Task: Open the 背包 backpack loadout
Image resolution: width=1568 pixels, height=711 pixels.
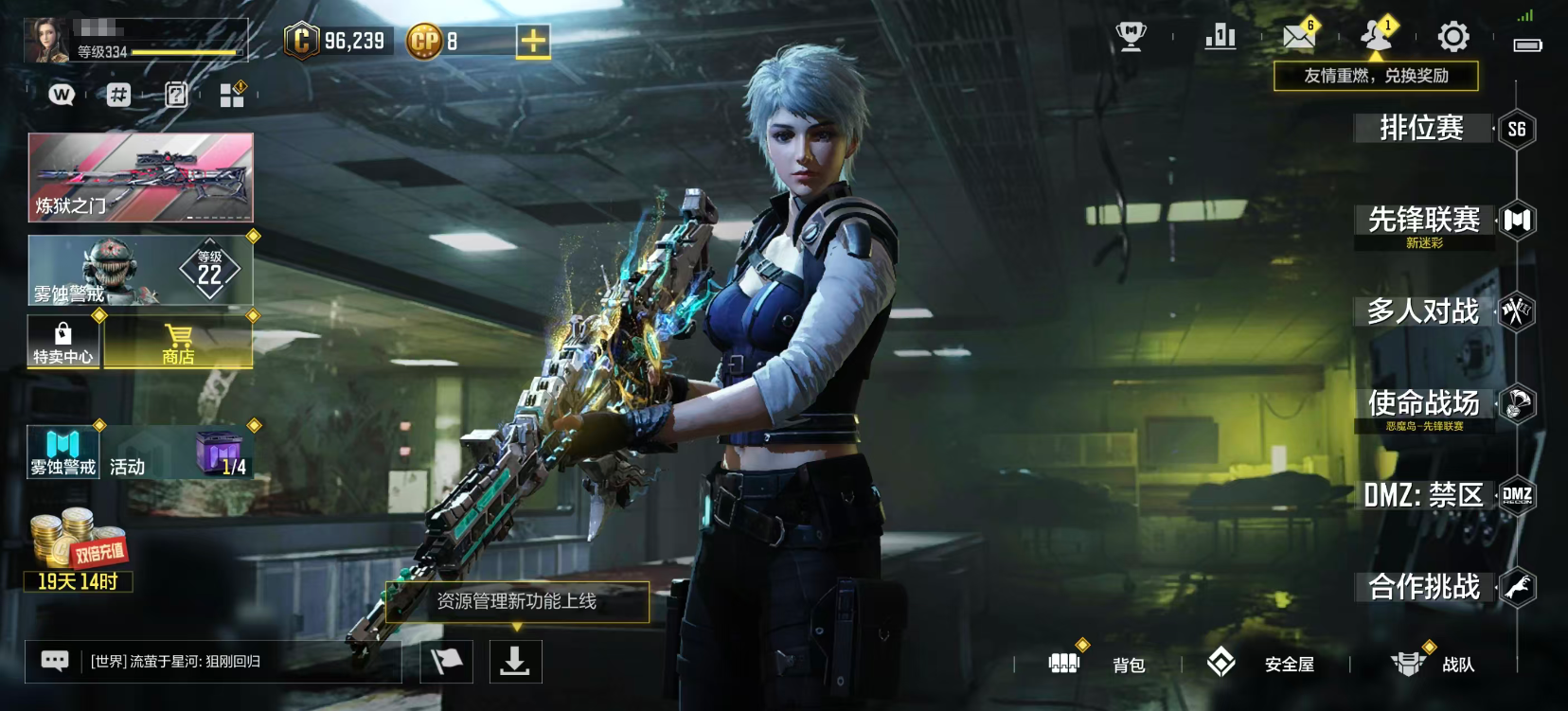Action: pos(1098,664)
